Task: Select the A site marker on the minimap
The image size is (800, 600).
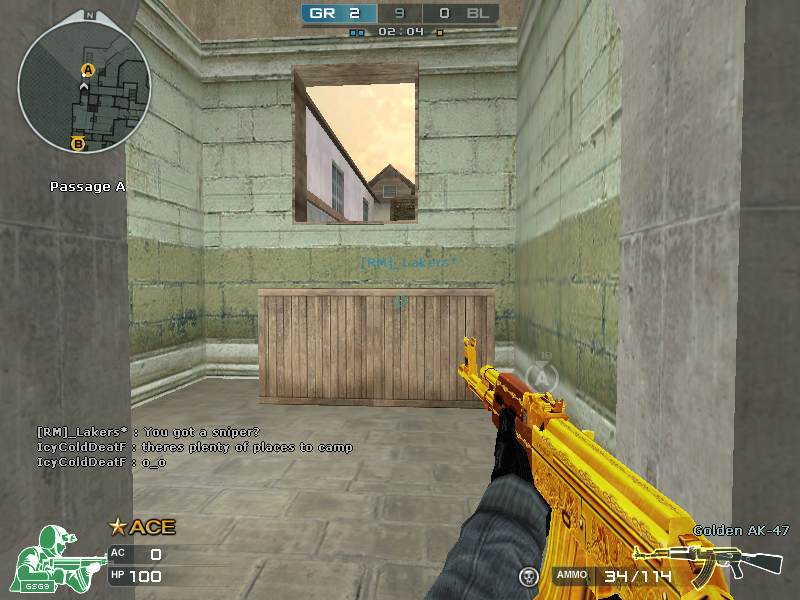Action: [x=87, y=69]
